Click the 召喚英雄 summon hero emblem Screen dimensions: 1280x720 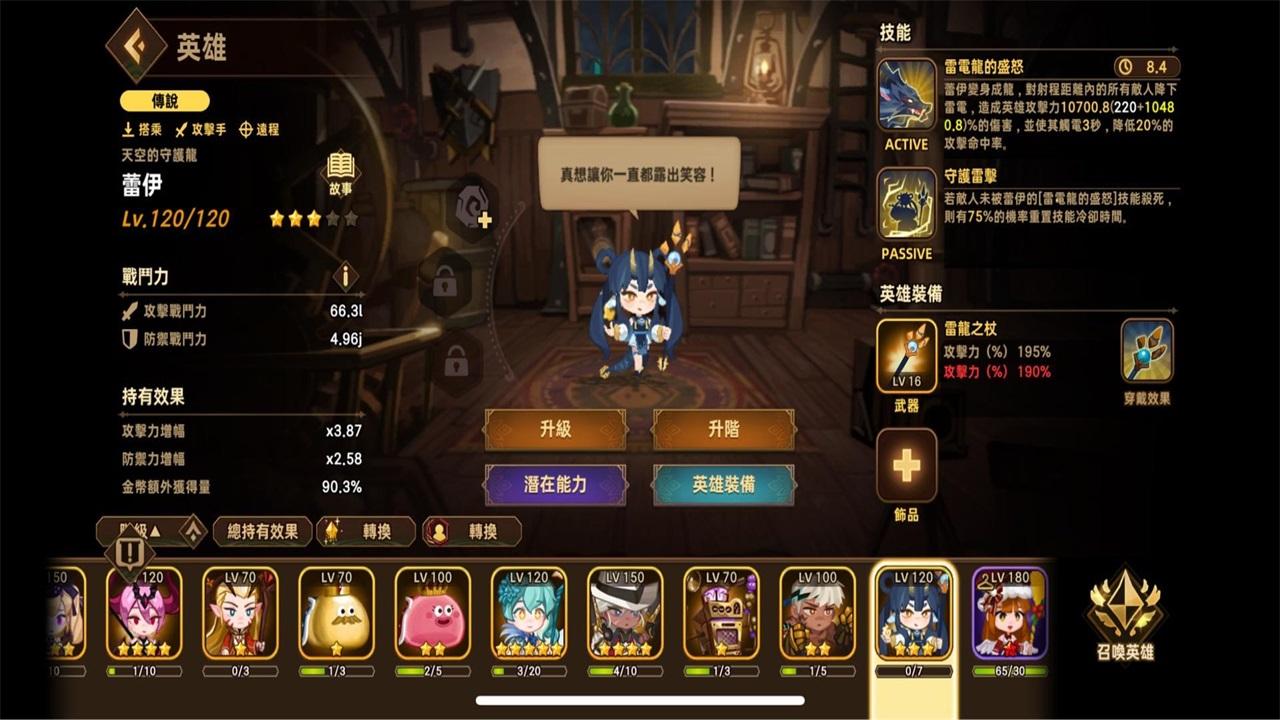point(1125,610)
